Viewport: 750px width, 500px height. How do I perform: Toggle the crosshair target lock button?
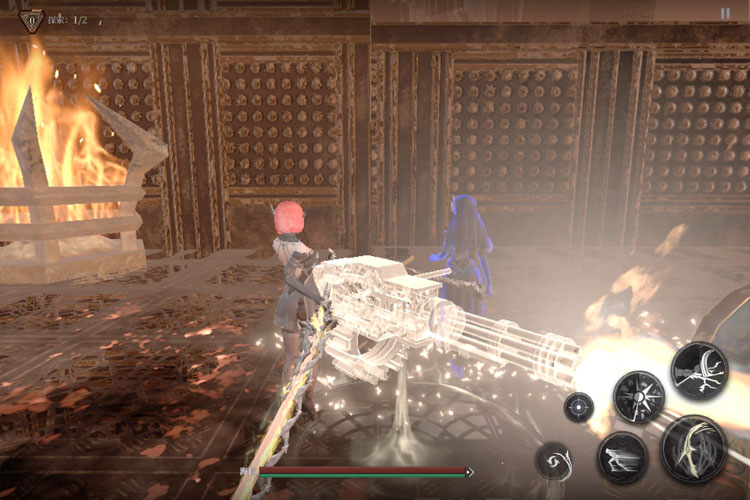(579, 407)
